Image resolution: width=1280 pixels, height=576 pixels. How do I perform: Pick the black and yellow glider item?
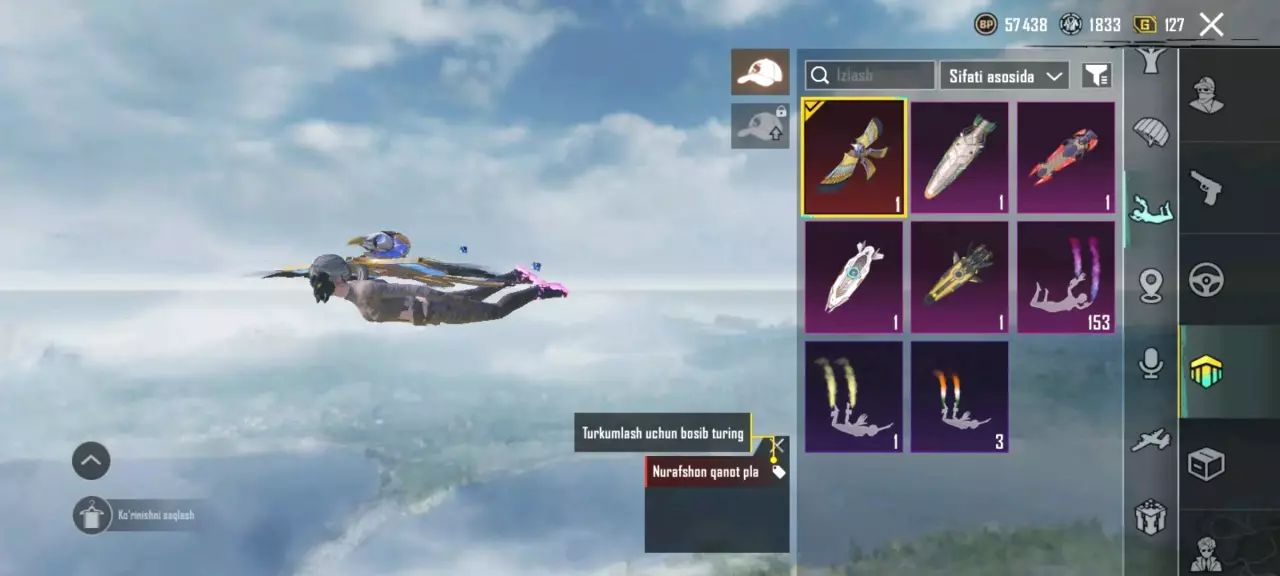(x=959, y=277)
